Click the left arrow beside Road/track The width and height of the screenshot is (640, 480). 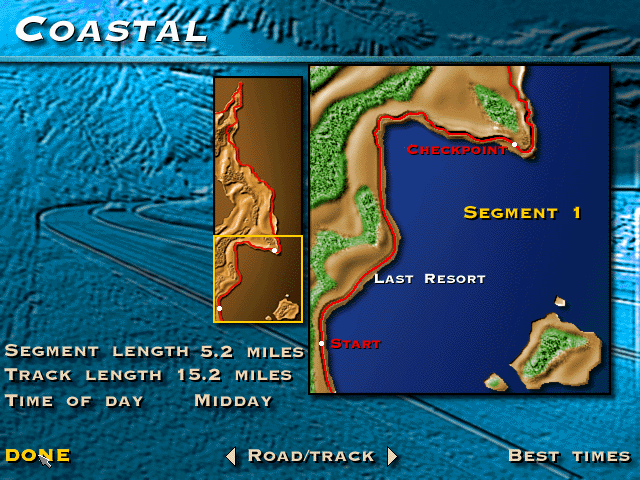click(231, 456)
